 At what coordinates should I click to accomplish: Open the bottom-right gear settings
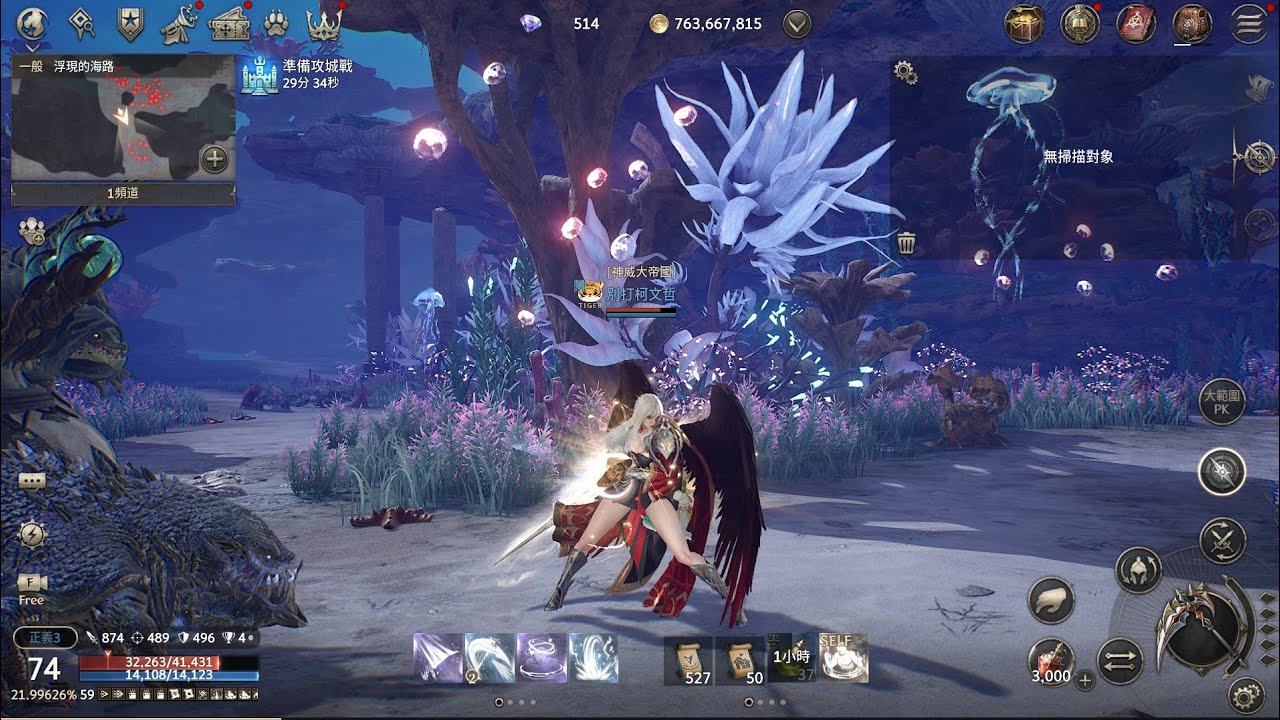[x=1246, y=693]
